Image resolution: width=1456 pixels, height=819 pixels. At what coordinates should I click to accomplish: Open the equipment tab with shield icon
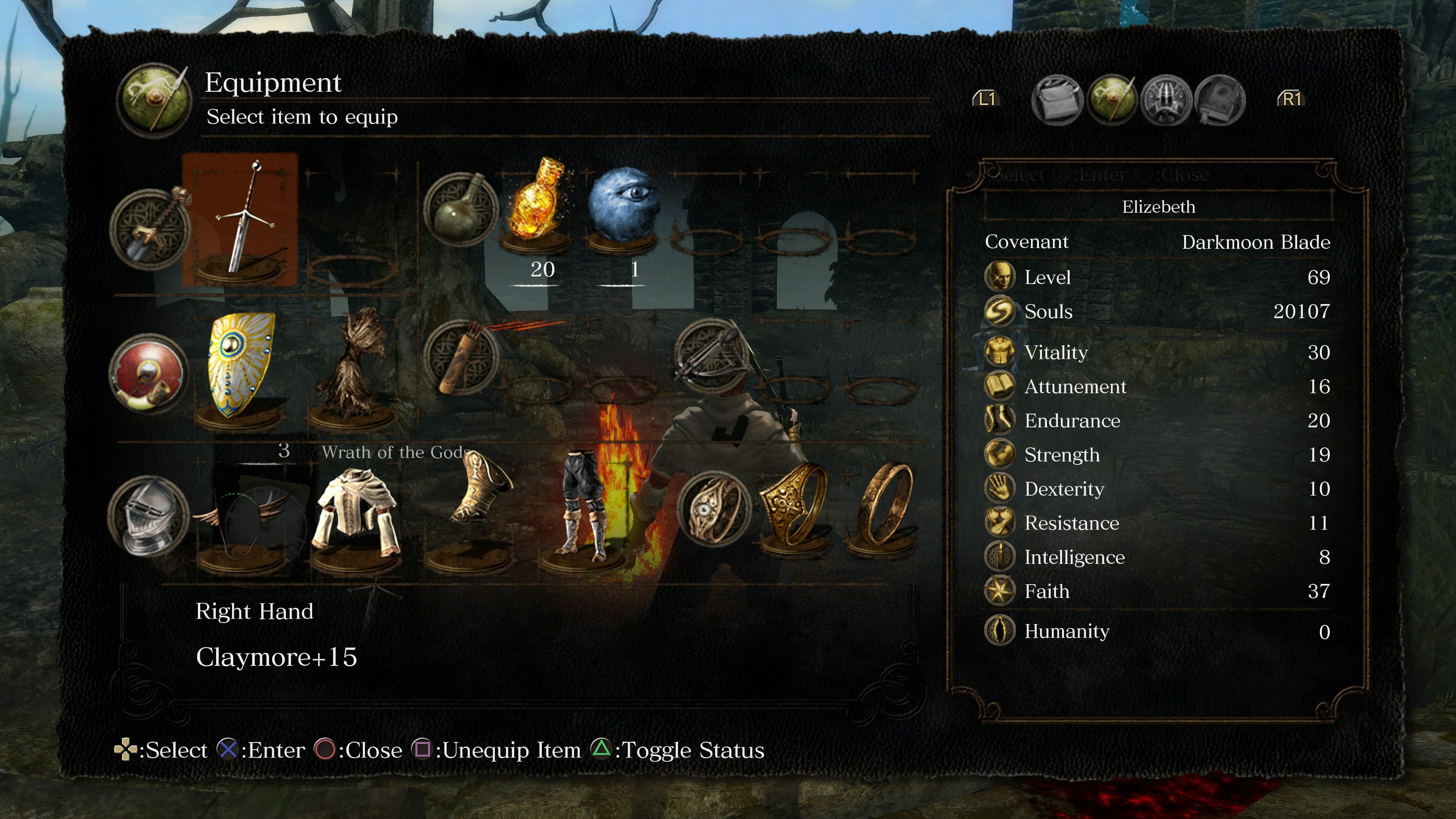[x=1111, y=99]
